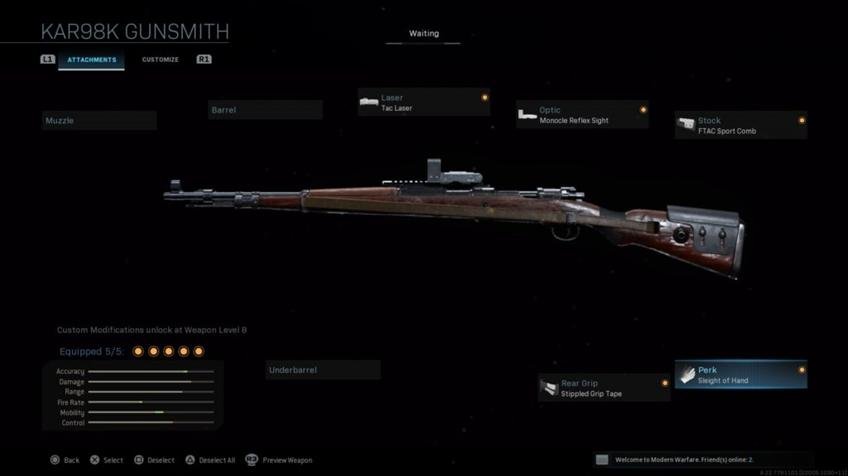Select the empty Muzzle attachment slot
848x476 pixels.
99,121
